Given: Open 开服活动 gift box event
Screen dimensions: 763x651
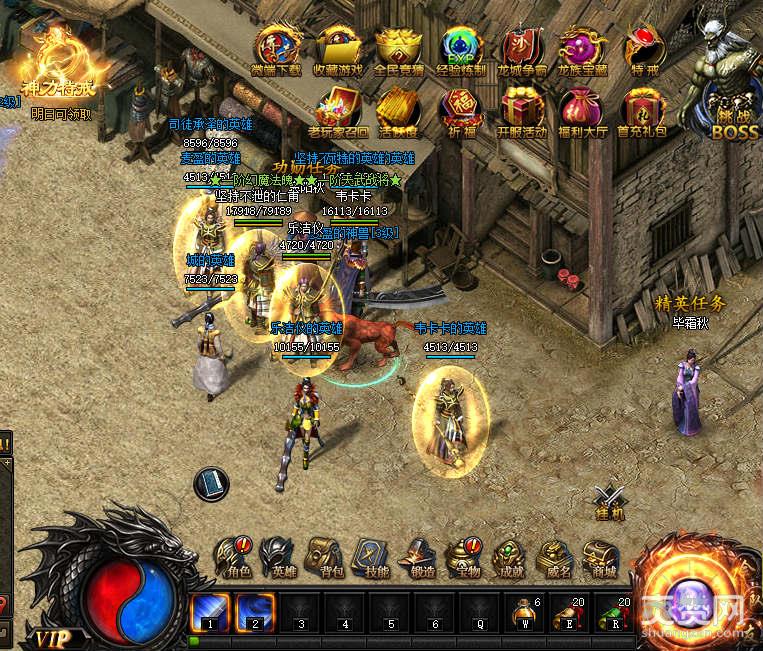Looking at the screenshot, I should tap(522, 110).
